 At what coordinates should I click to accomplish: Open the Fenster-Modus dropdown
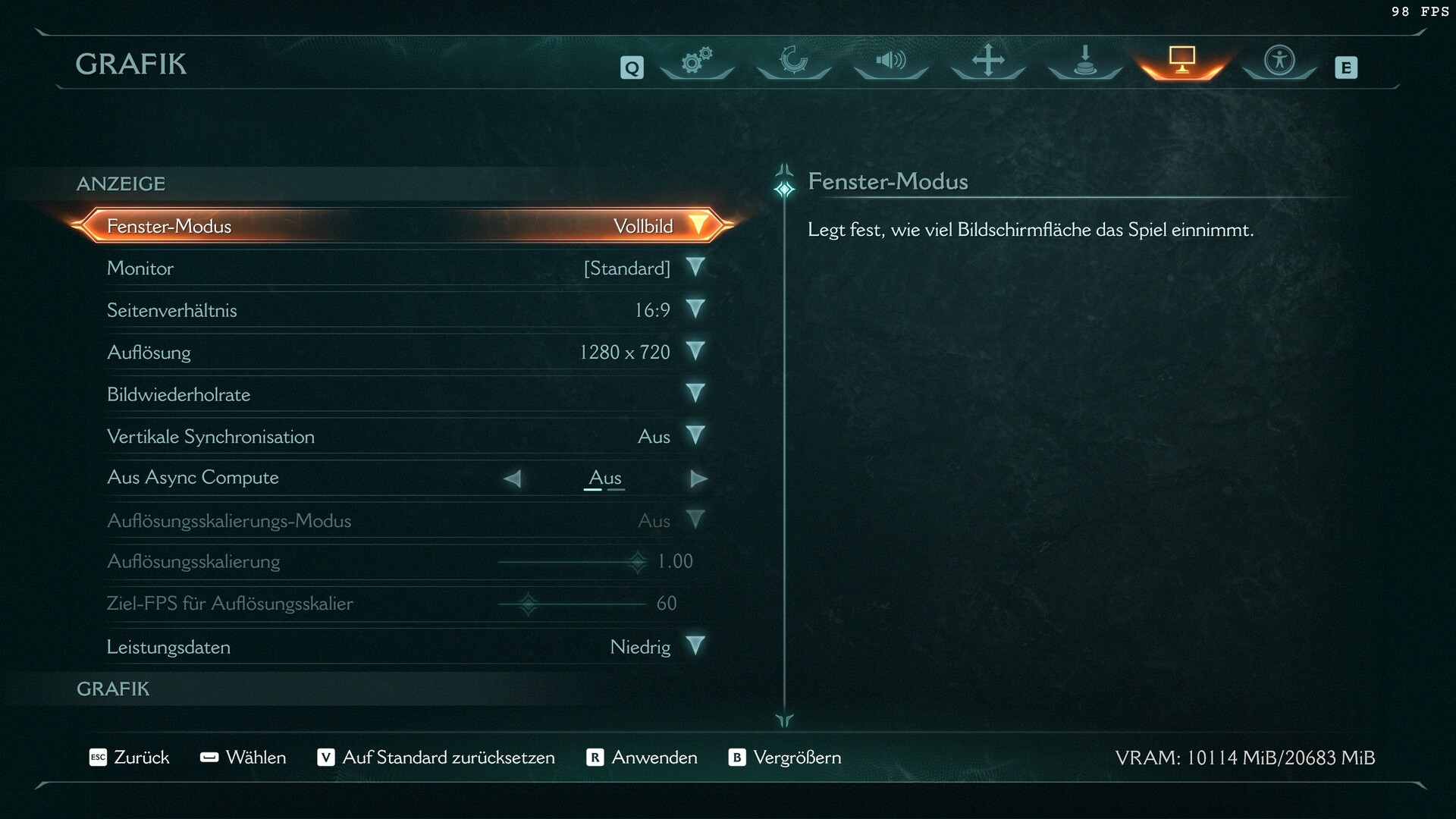[x=698, y=225]
